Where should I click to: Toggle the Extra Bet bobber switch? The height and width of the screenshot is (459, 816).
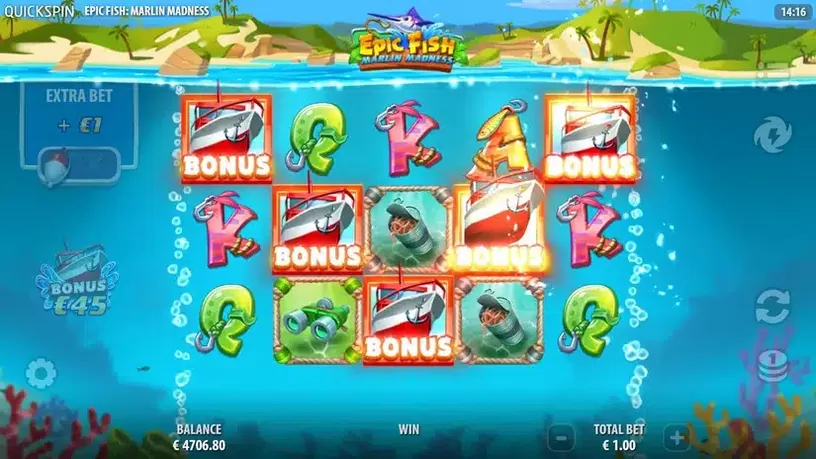pyautogui.click(x=78, y=163)
